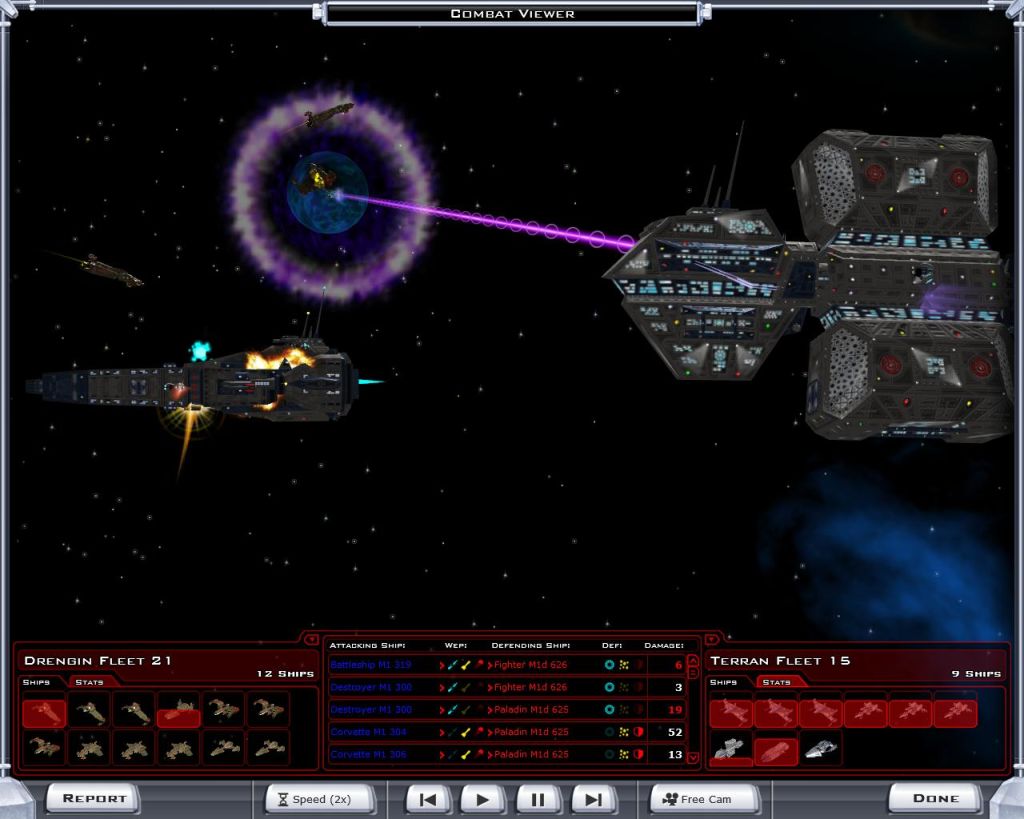Select the Battleship M1 319 attack row
This screenshot has height=819, width=1024.
[370, 665]
